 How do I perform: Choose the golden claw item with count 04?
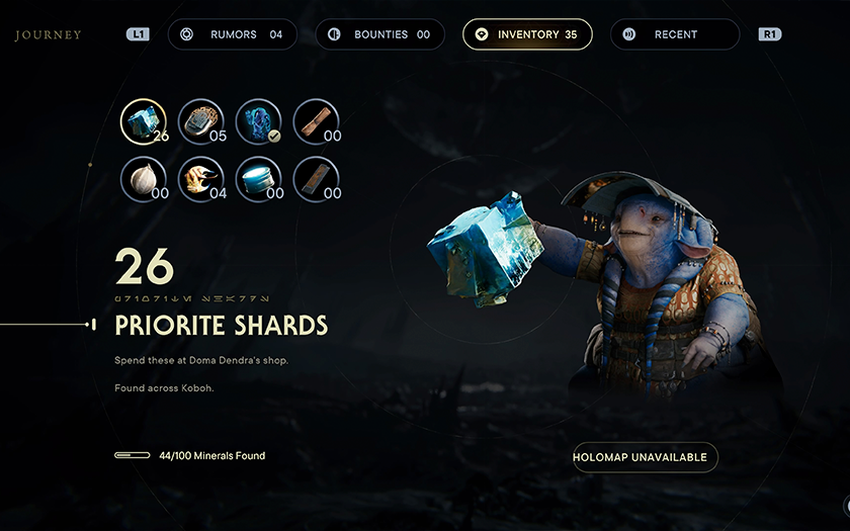point(201,180)
